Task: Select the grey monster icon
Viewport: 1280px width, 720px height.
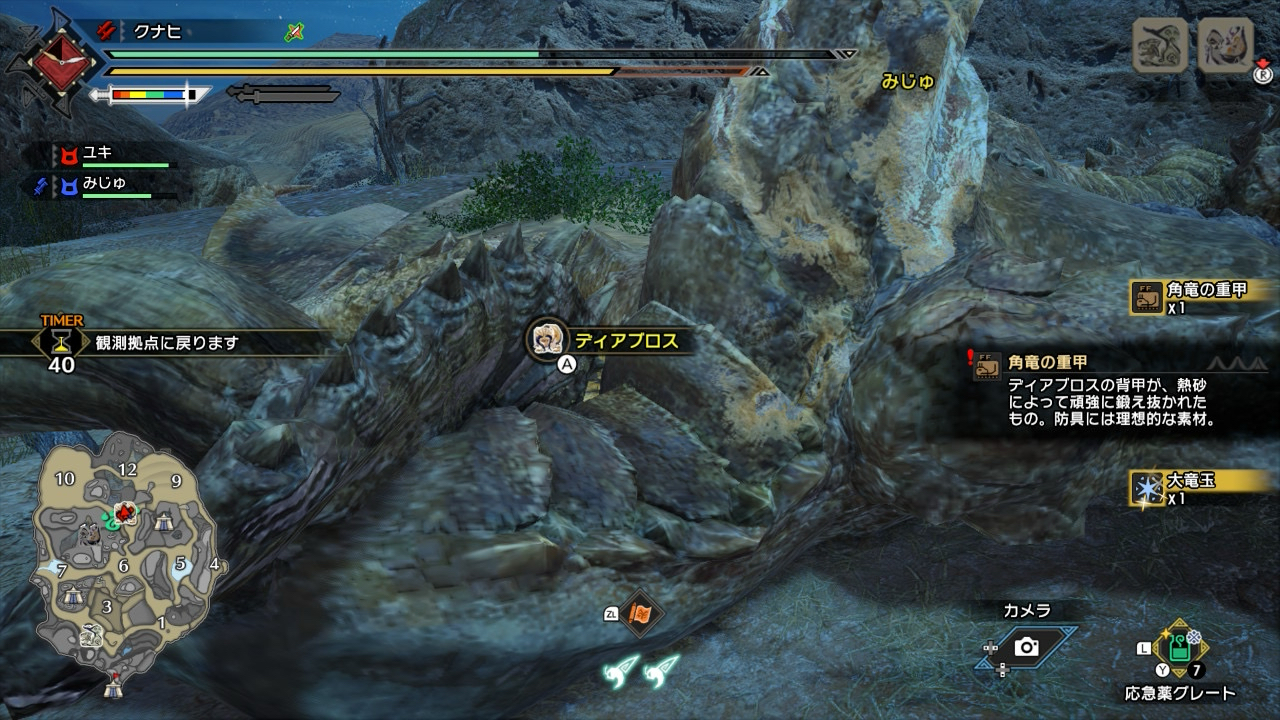Action: point(1160,45)
